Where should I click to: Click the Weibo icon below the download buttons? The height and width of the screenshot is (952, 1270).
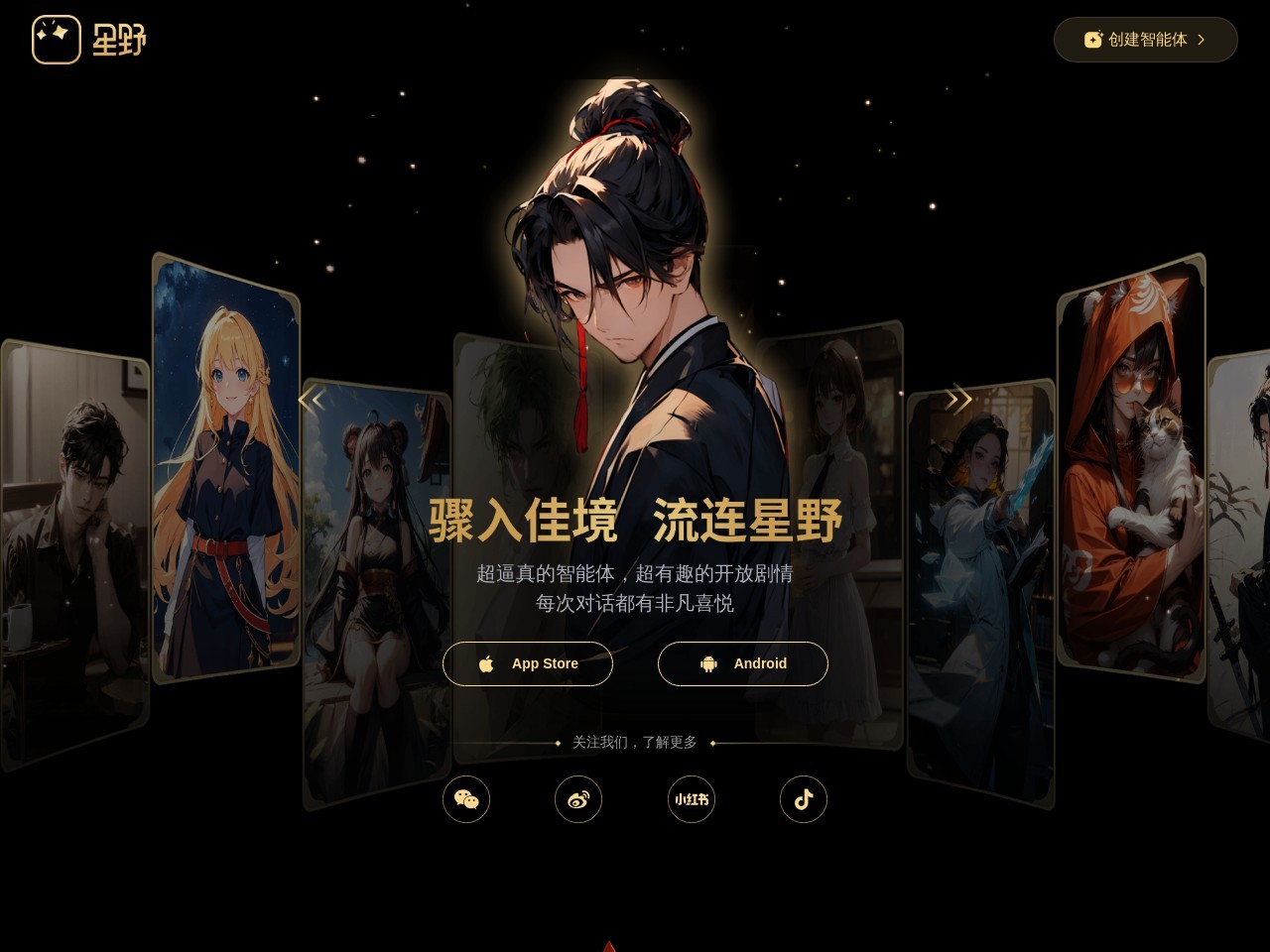[578, 799]
